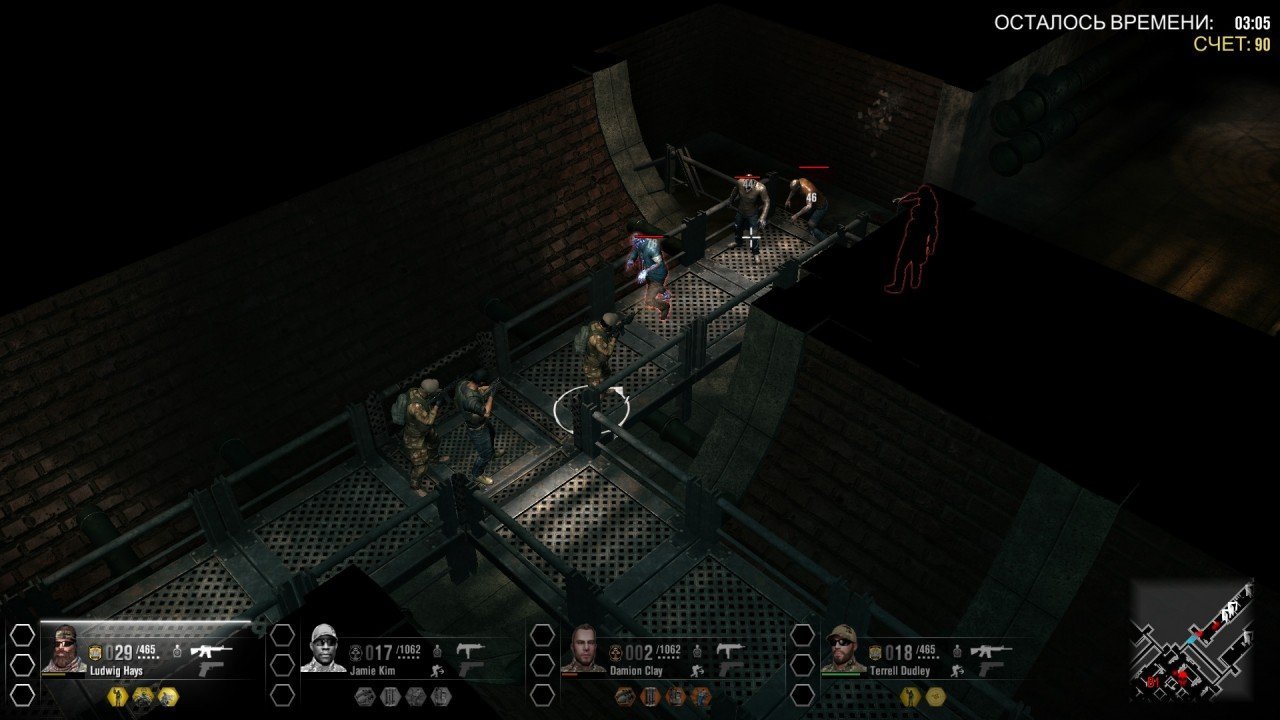Use Terrell Dudley's first yellow hexagon ability

[910, 696]
